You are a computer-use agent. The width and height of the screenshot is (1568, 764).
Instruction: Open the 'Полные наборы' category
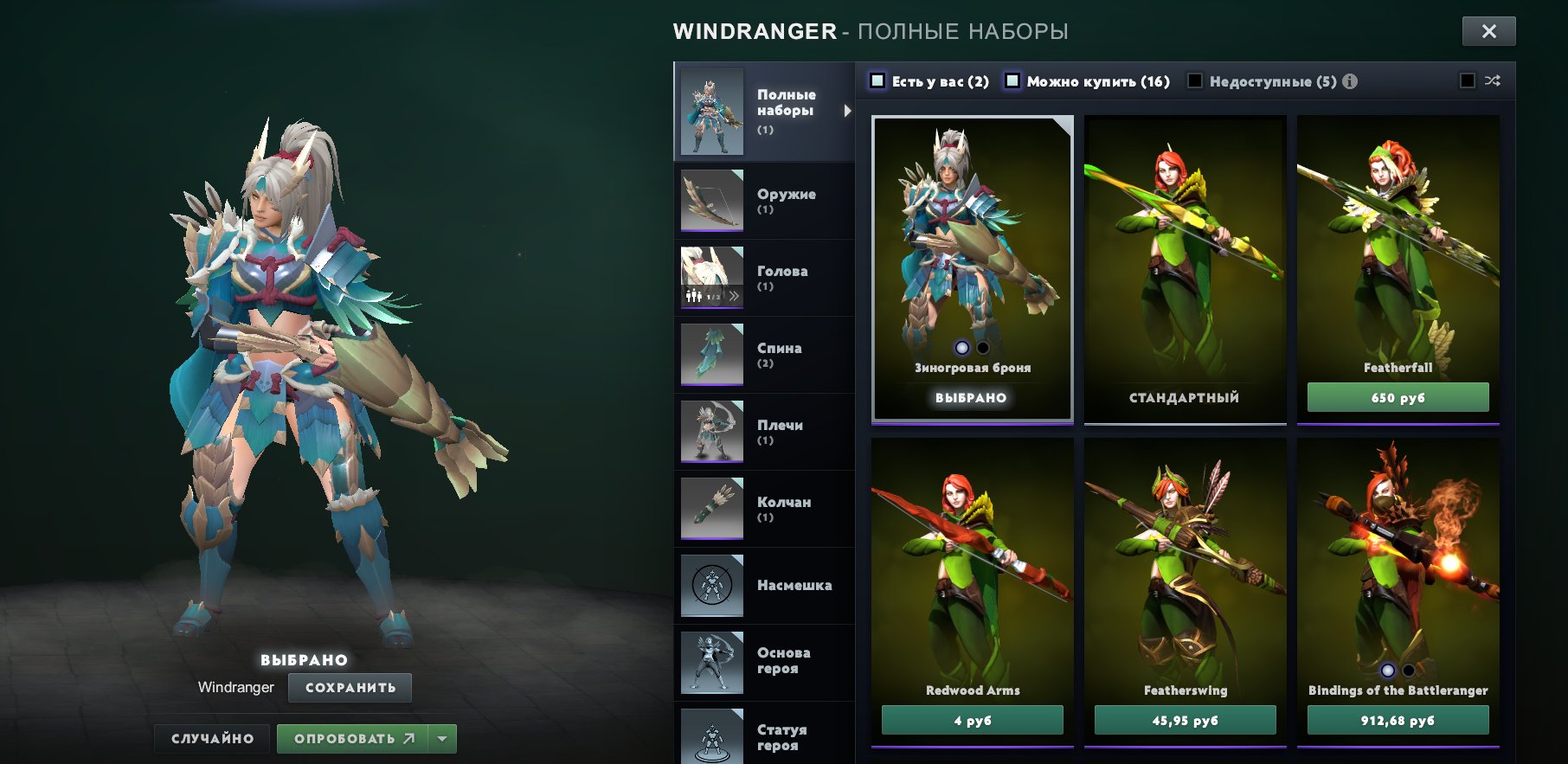(763, 112)
